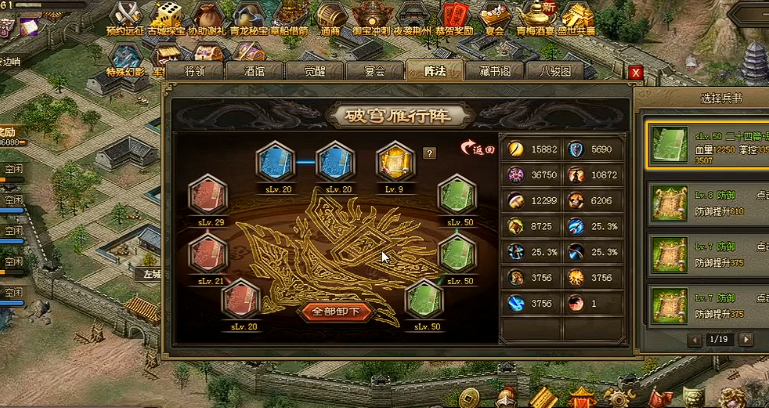
Task: Open the 酒商 barrel icon in the top bar
Action: pos(330,17)
